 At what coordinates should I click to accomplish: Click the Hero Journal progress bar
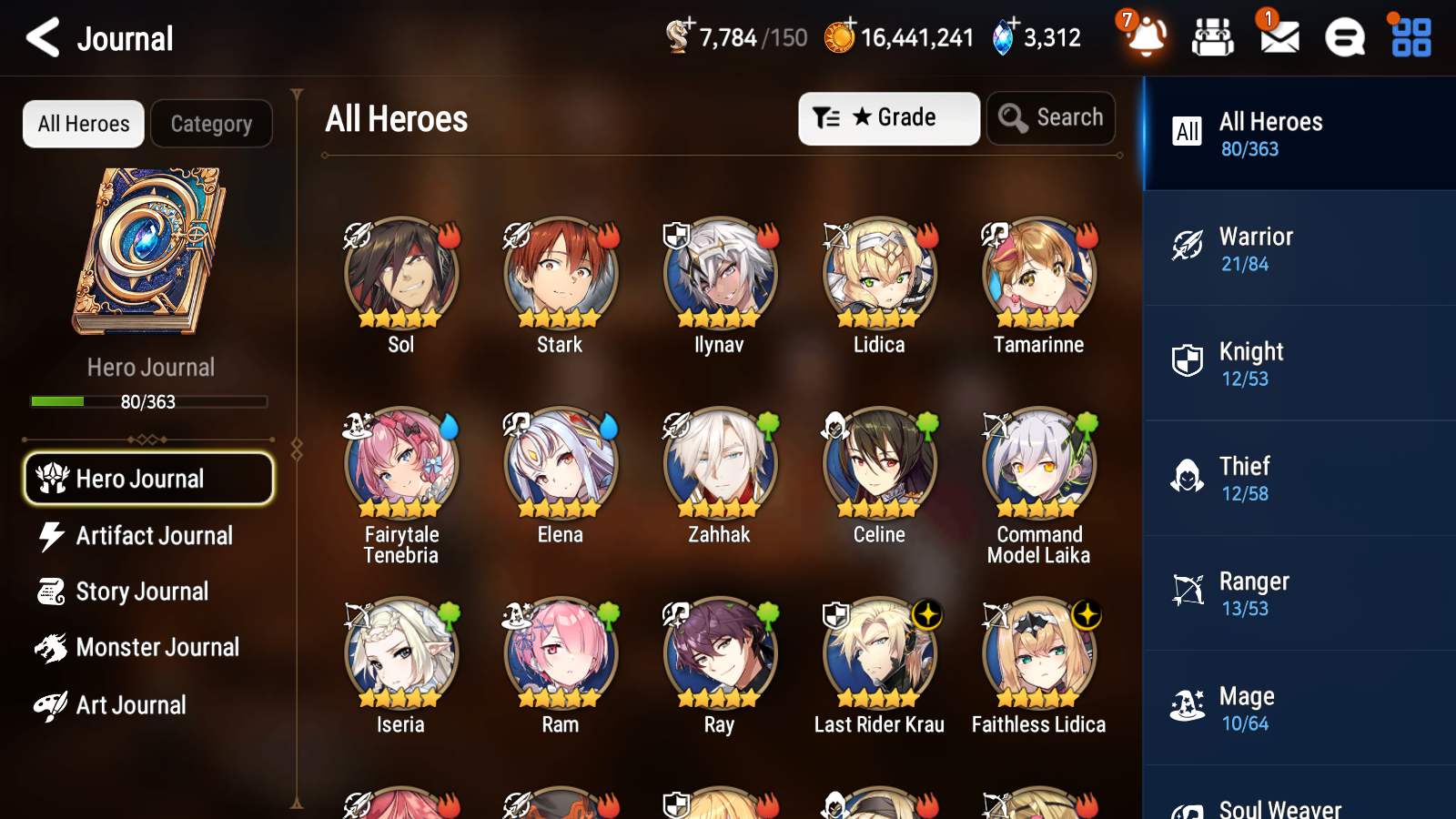(x=149, y=401)
